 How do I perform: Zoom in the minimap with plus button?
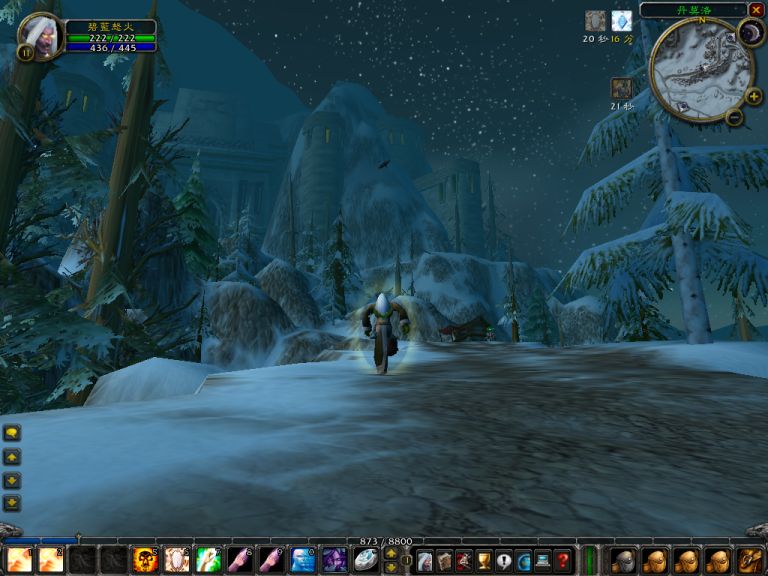pyautogui.click(x=752, y=97)
